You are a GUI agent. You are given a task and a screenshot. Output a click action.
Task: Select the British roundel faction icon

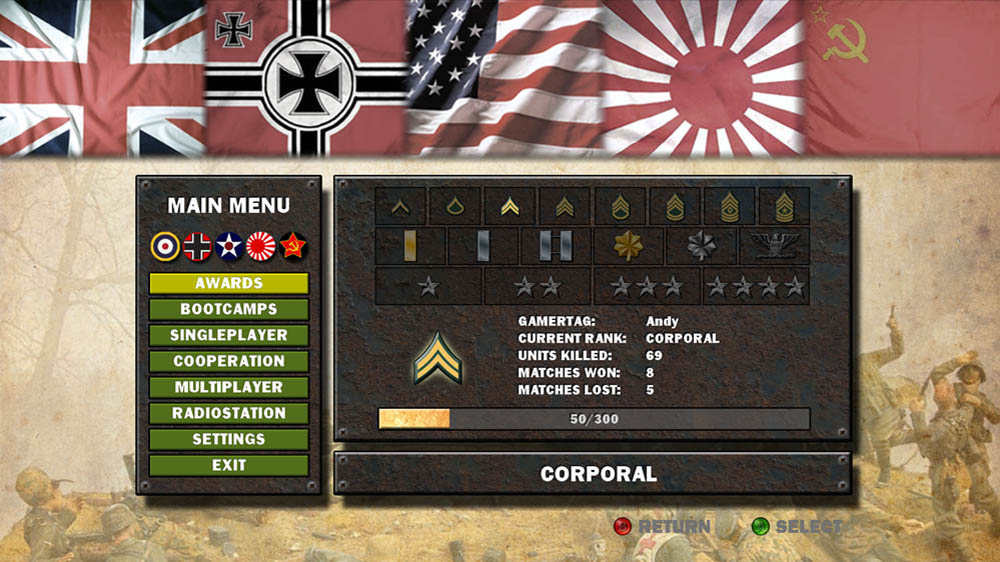(x=165, y=246)
